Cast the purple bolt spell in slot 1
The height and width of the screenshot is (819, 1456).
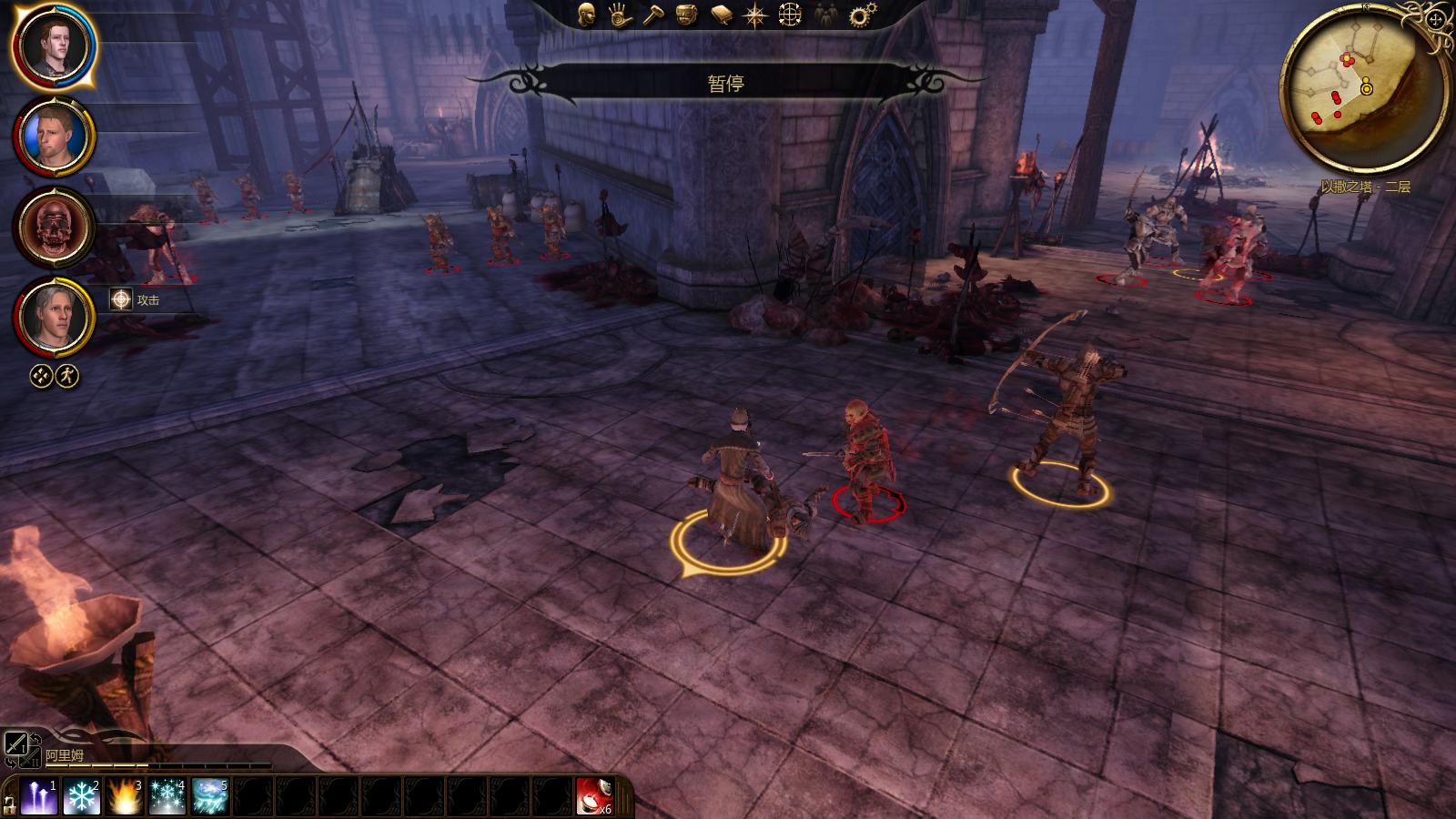tap(39, 797)
